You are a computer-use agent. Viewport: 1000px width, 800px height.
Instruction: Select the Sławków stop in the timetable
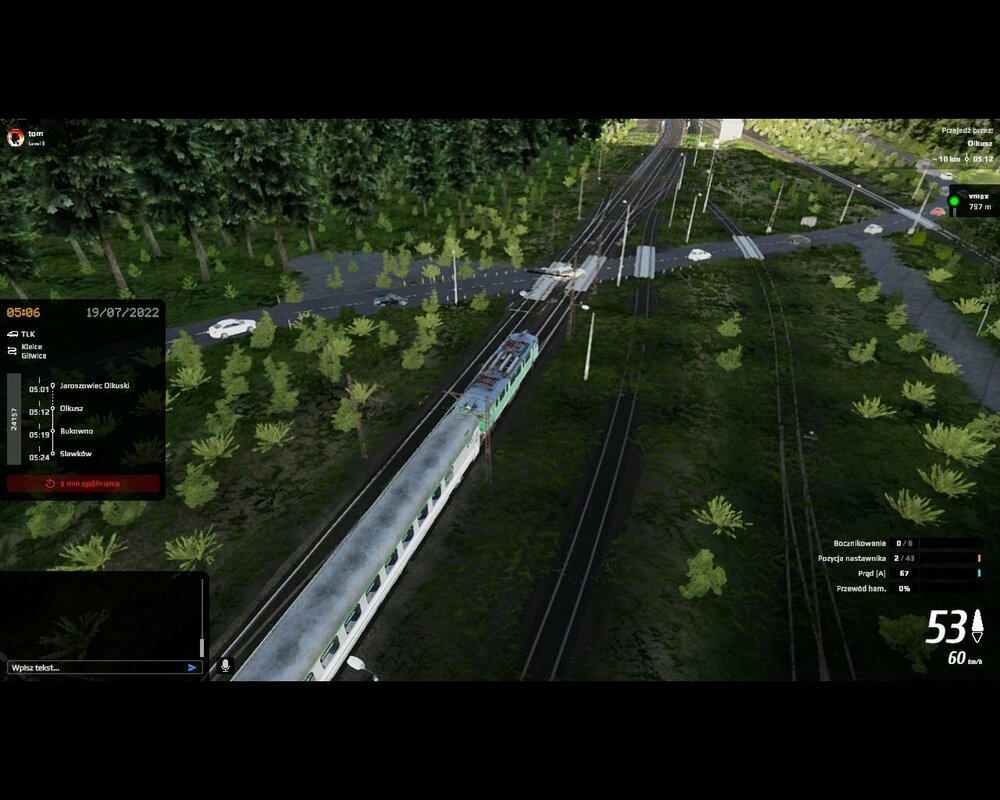pos(75,454)
